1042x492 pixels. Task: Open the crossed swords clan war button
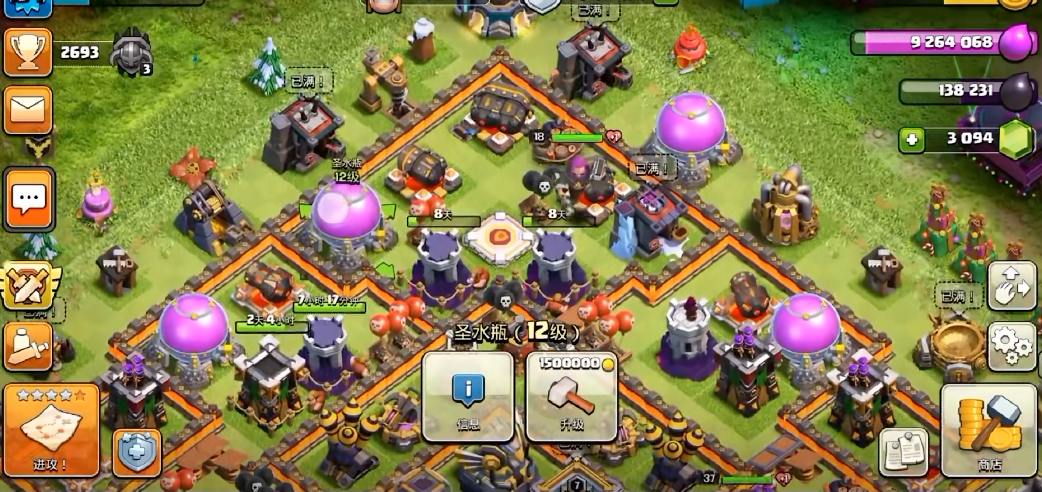[x=29, y=287]
